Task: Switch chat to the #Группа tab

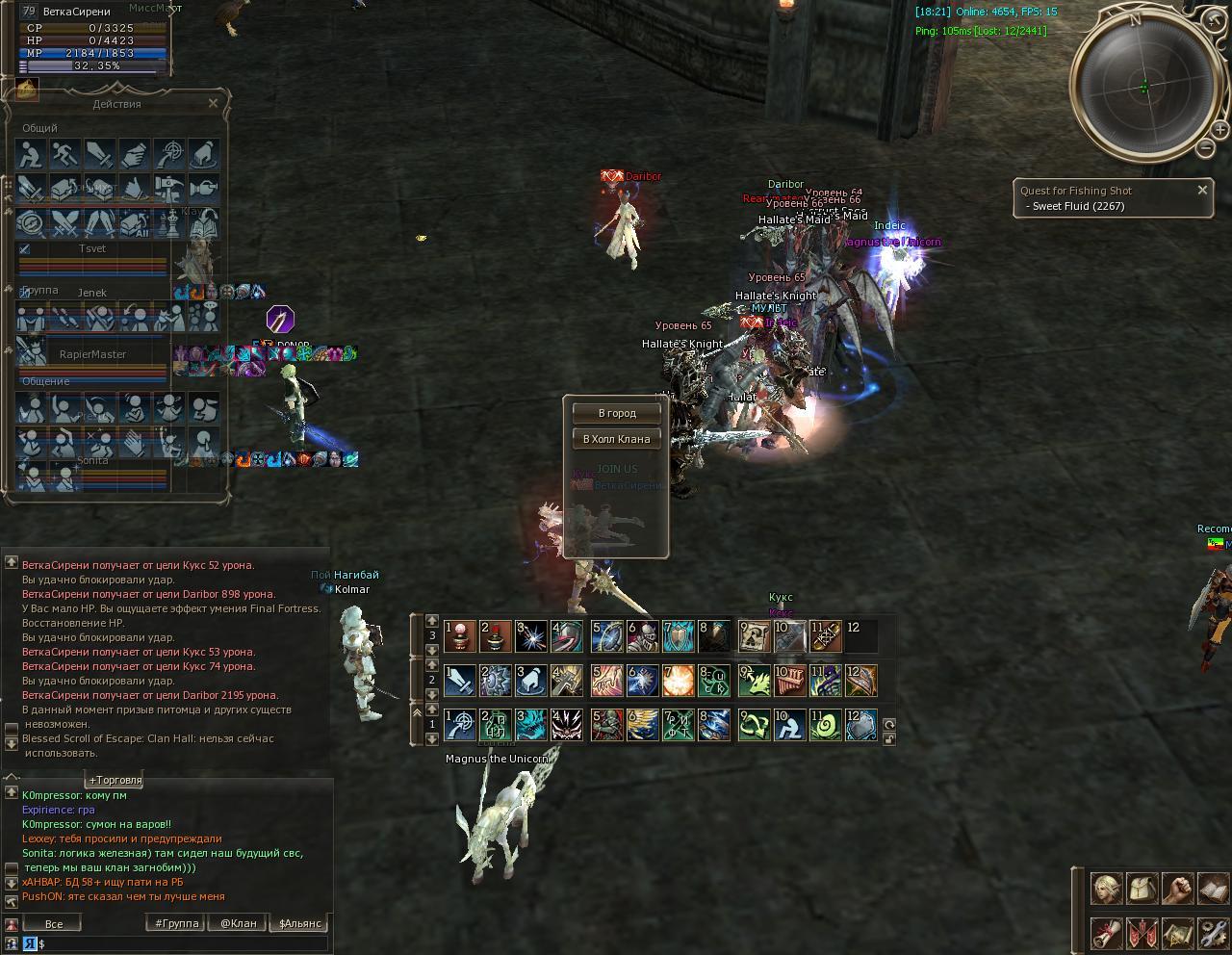Action: pos(177,923)
